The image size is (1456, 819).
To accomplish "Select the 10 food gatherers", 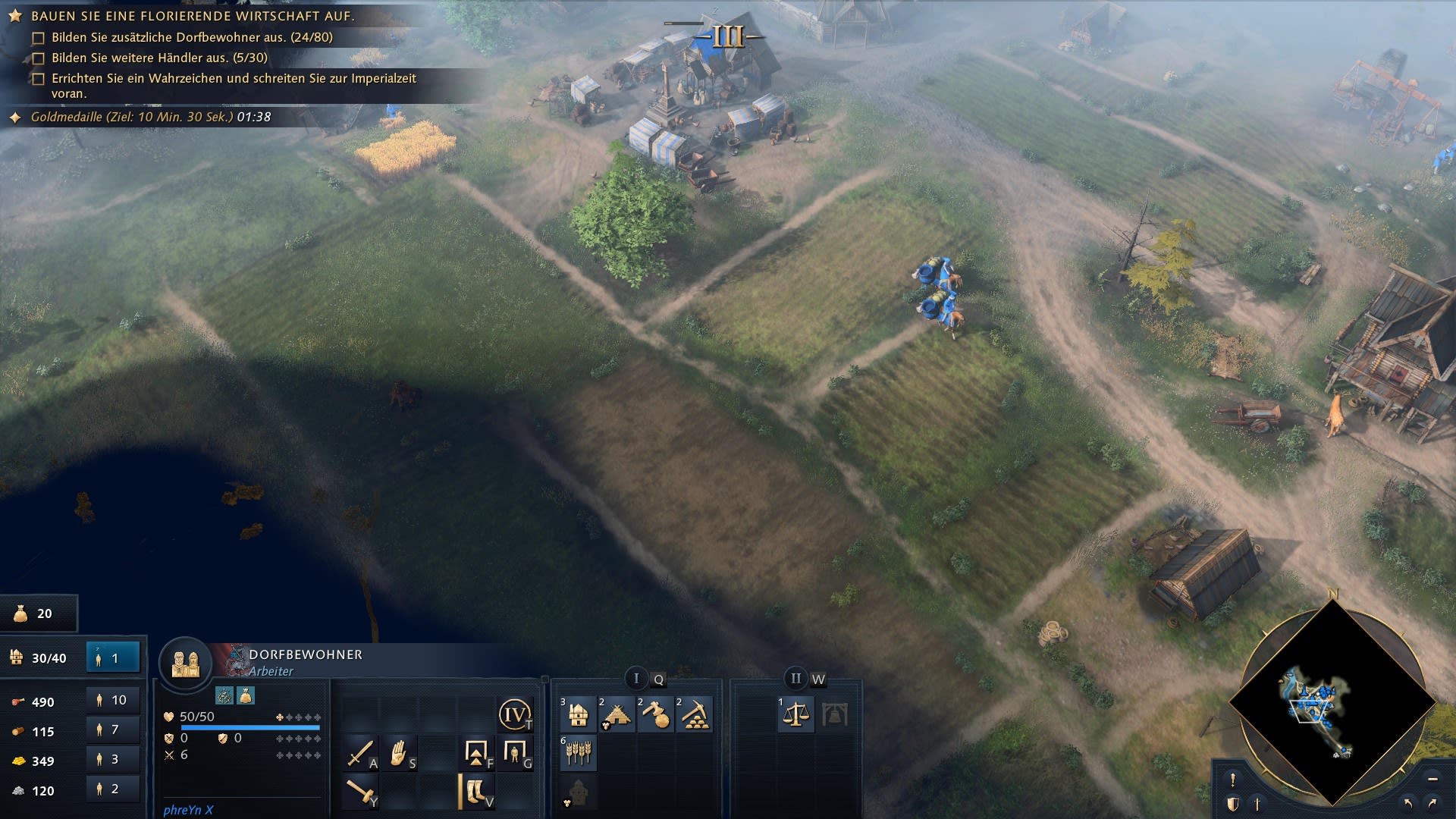I will [x=113, y=701].
